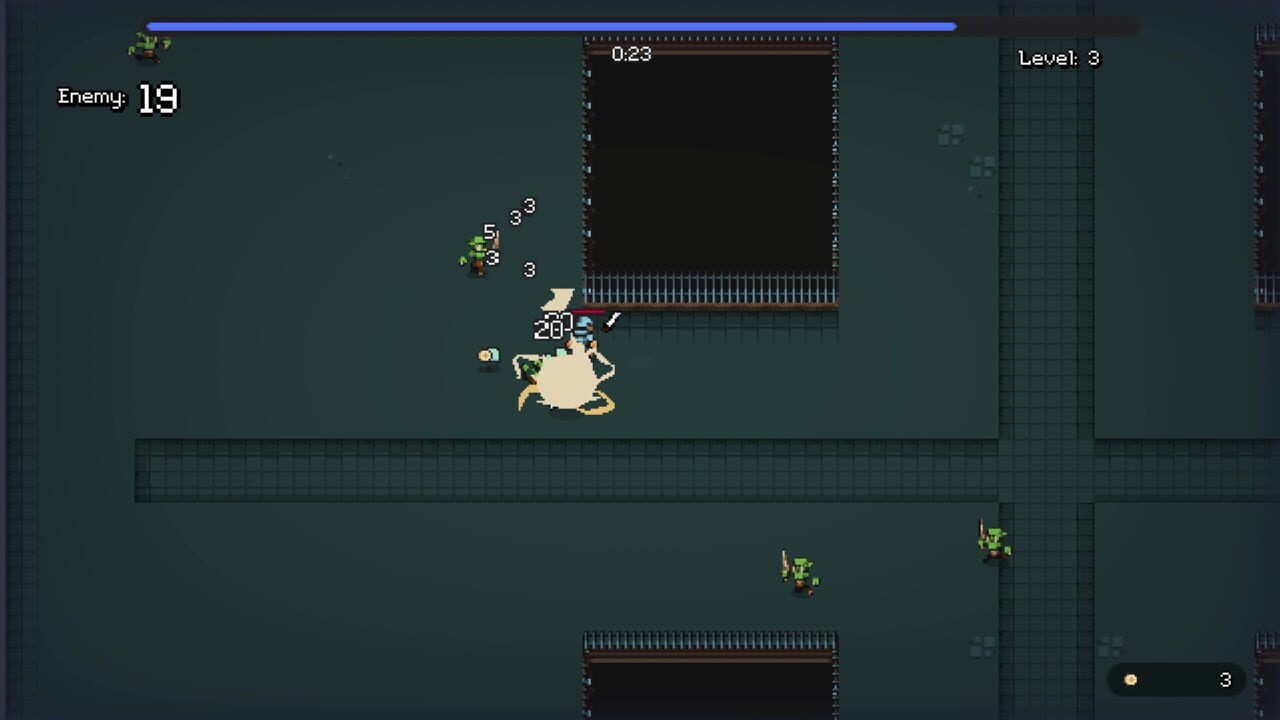The image size is (1280, 720).
Task: Select the sword held by the player character
Action: click(x=611, y=322)
